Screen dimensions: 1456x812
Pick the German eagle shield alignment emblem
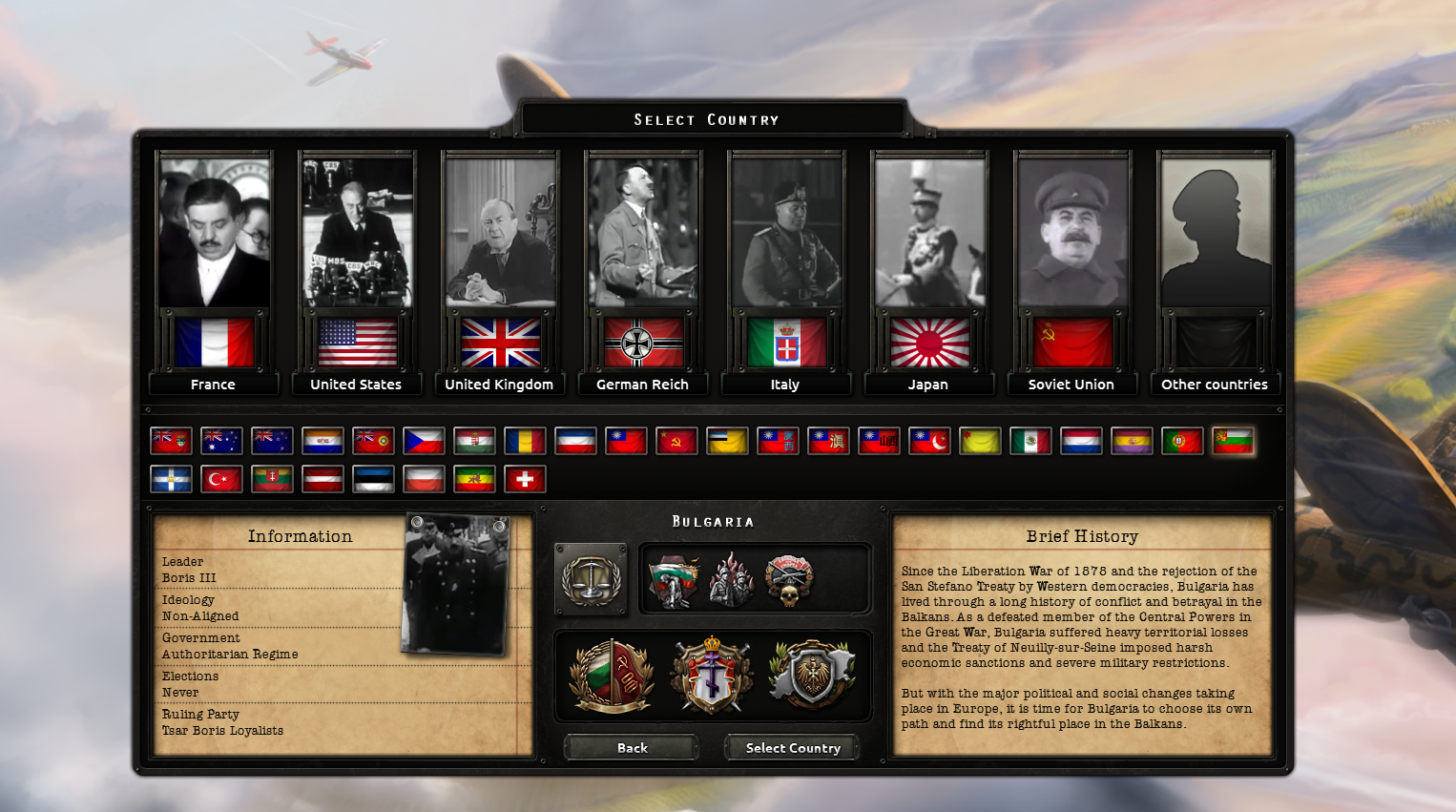point(810,676)
